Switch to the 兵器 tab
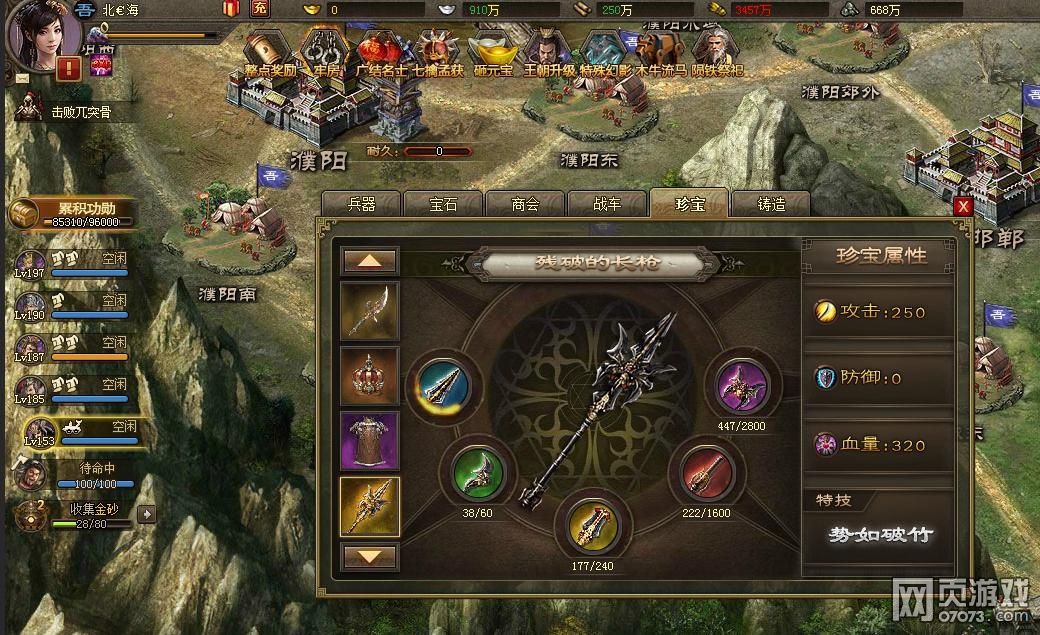The width and height of the screenshot is (1040, 635). (x=361, y=204)
